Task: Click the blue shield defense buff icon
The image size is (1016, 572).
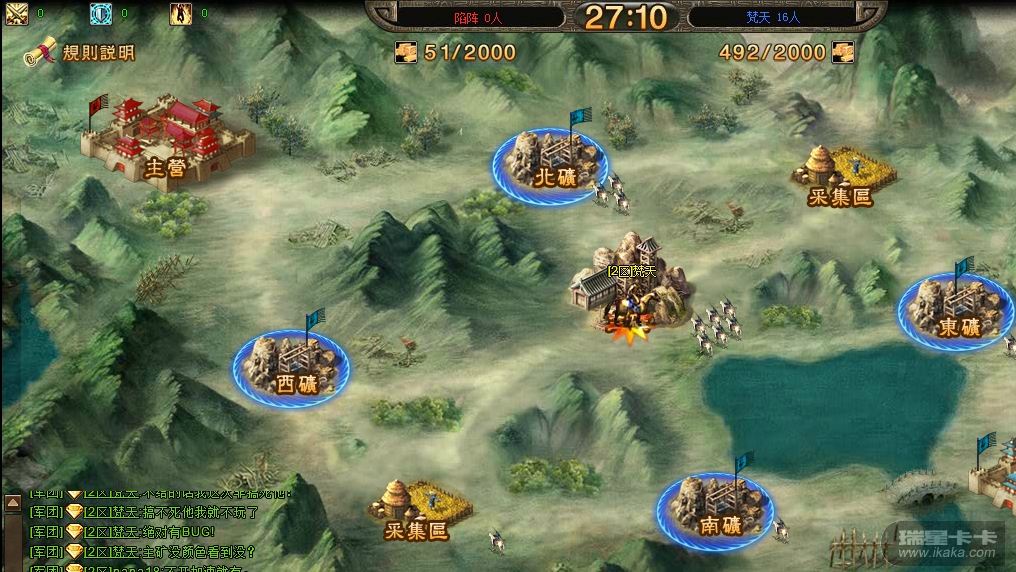Action: click(100, 14)
